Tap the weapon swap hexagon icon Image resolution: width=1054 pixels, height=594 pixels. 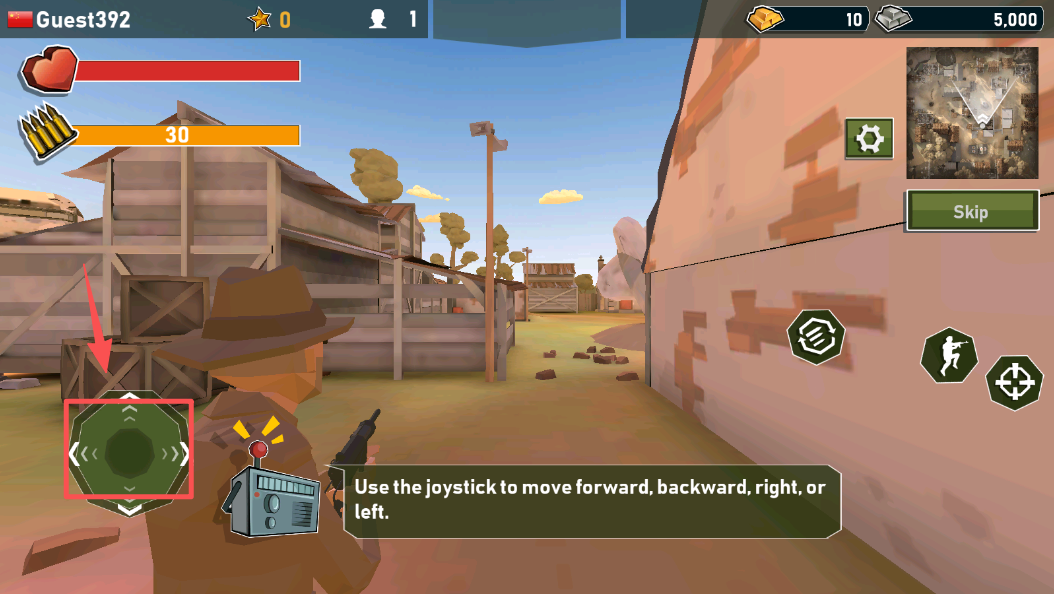coord(816,337)
